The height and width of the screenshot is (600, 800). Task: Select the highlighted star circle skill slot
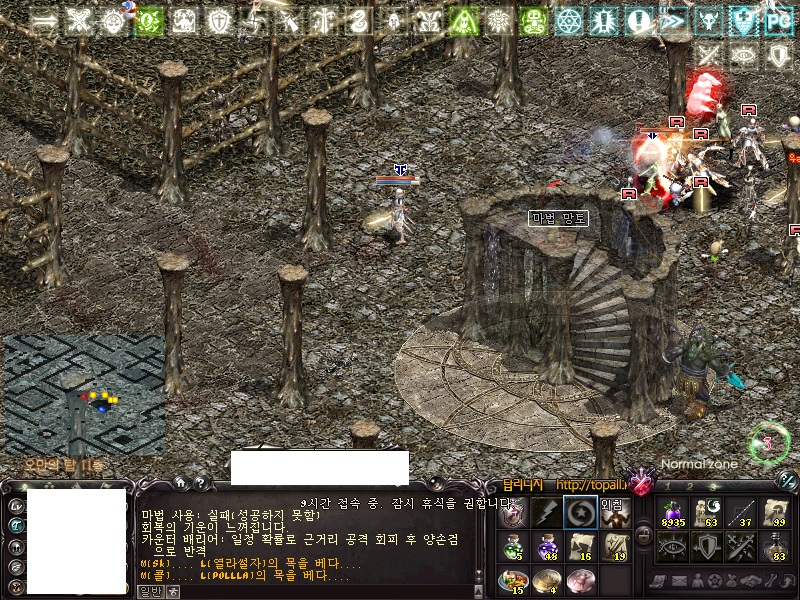coord(579,513)
